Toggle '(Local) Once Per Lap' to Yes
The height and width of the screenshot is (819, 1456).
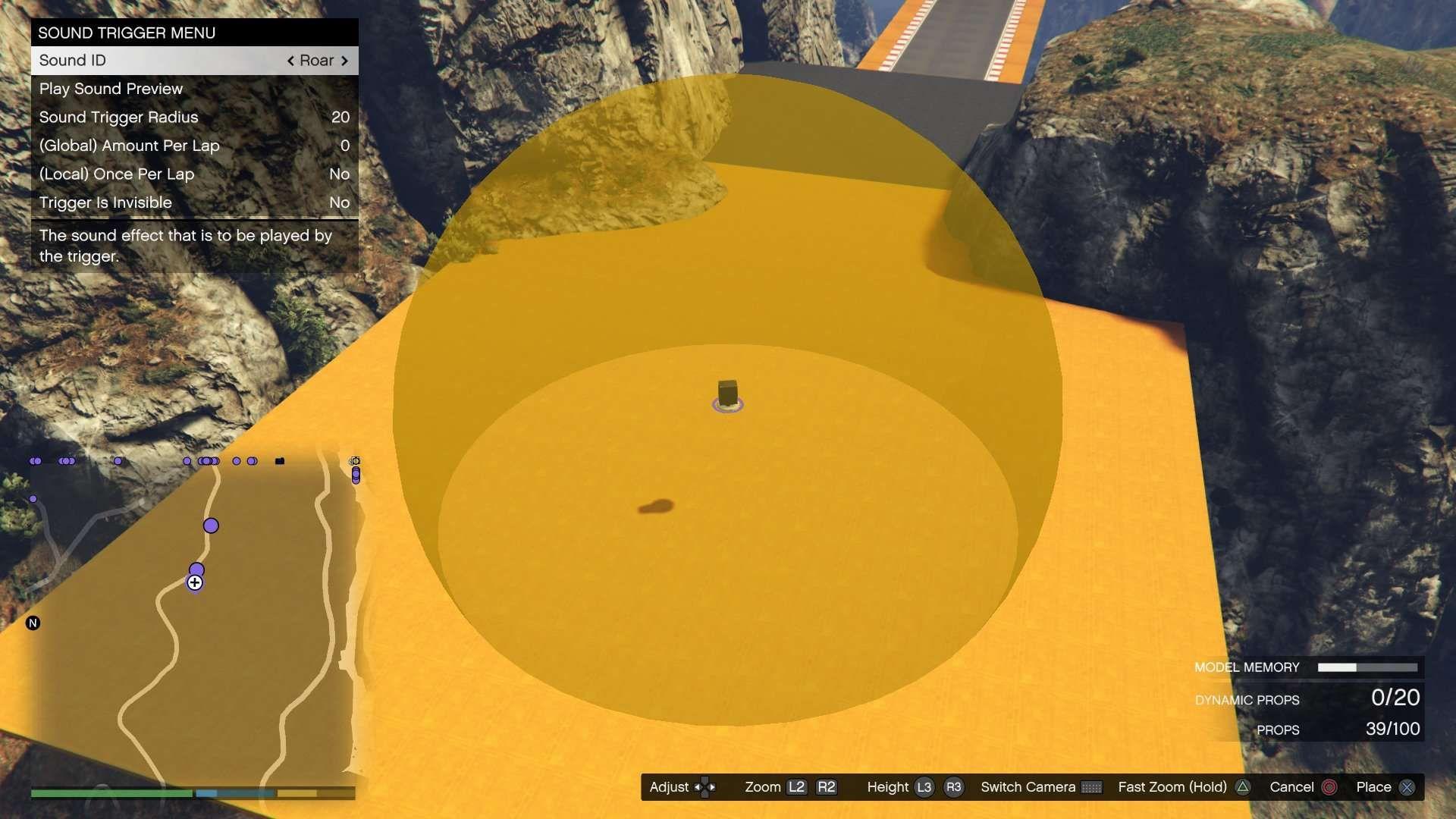(x=194, y=174)
